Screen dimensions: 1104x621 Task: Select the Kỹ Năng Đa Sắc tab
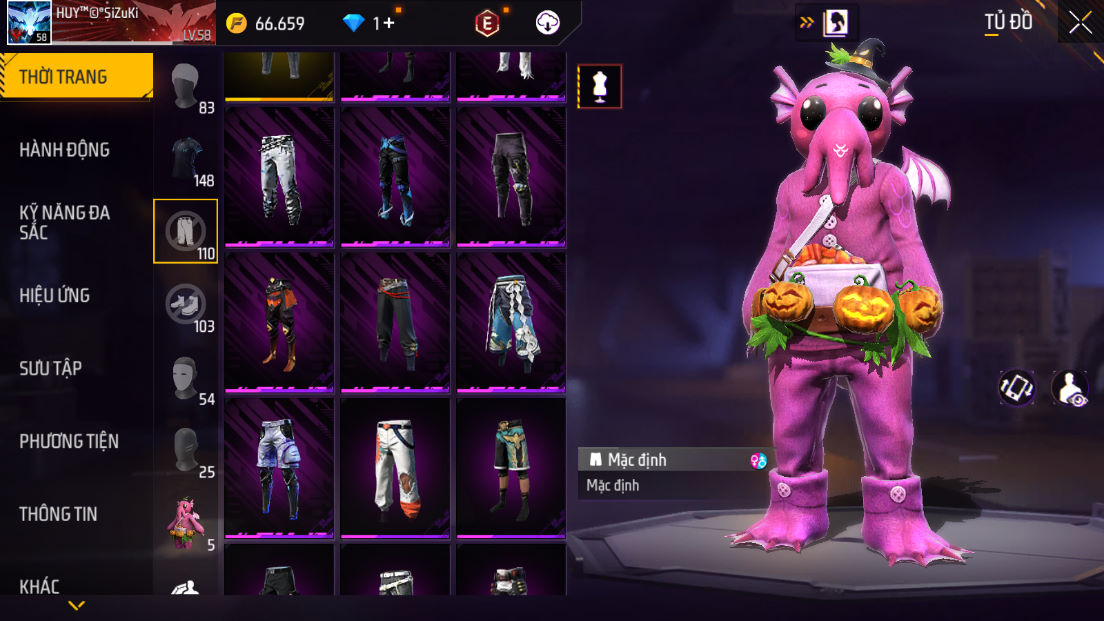(x=65, y=222)
